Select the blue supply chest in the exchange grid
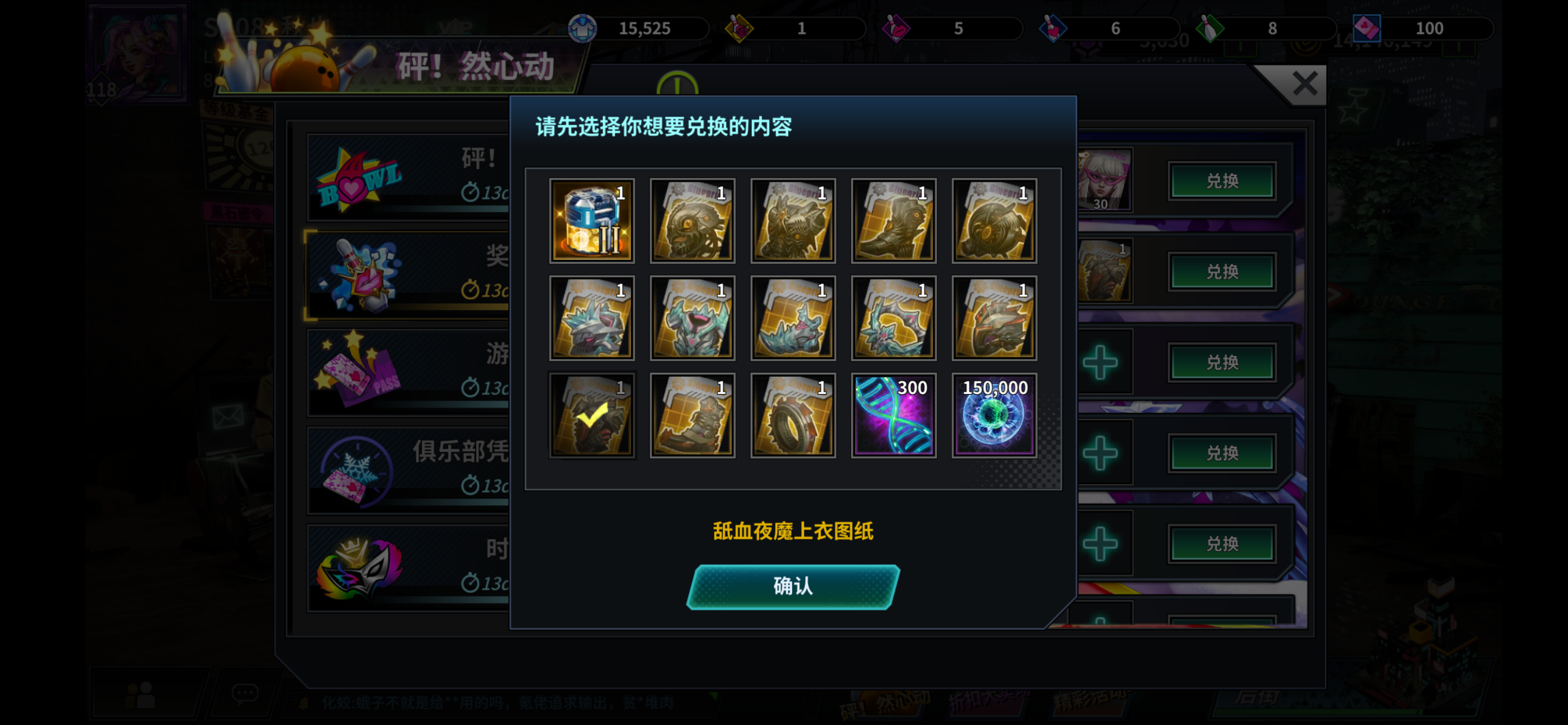The image size is (1568, 725). click(592, 220)
